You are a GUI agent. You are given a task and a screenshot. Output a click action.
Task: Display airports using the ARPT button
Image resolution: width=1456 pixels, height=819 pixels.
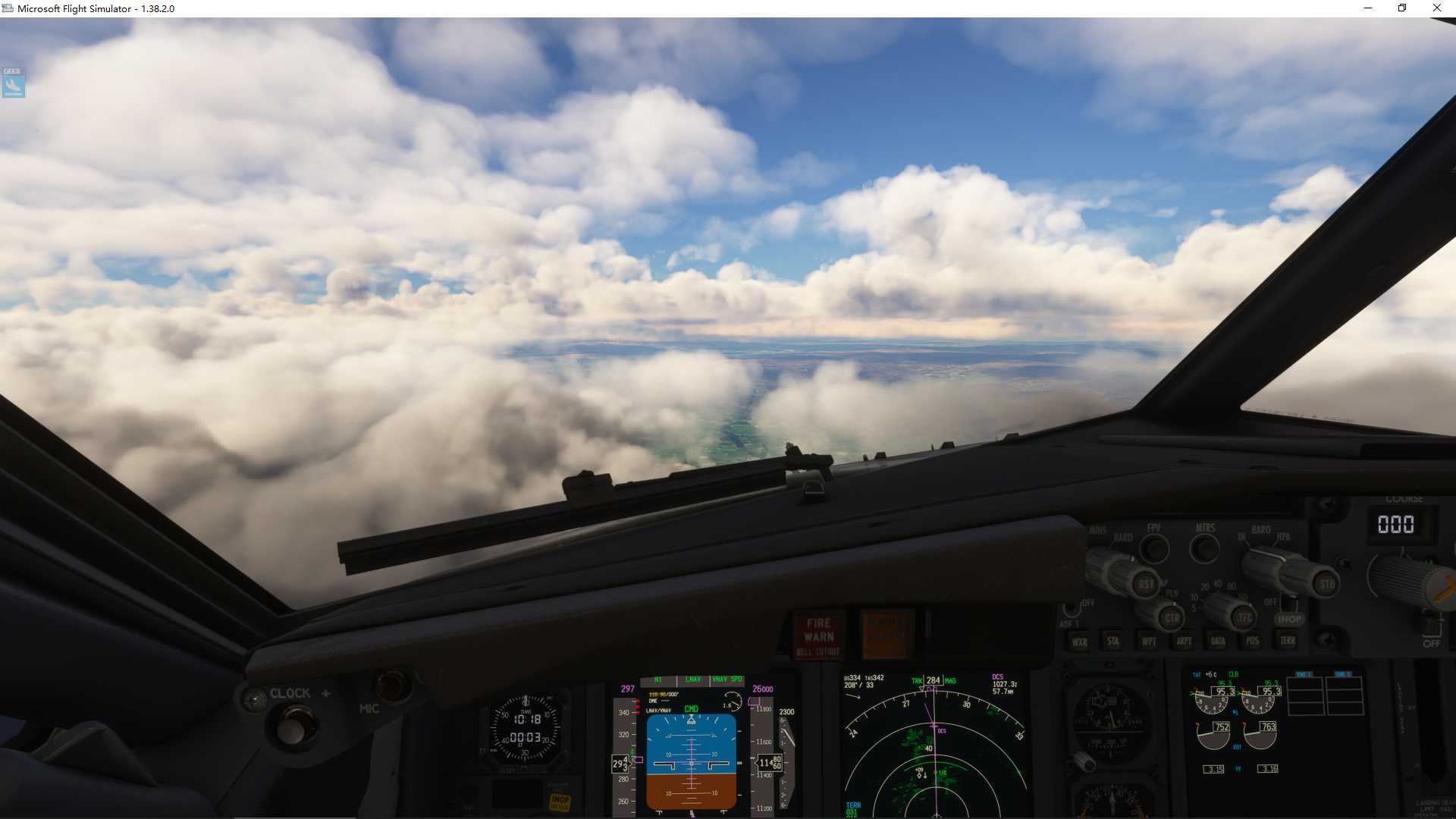[x=1184, y=642]
